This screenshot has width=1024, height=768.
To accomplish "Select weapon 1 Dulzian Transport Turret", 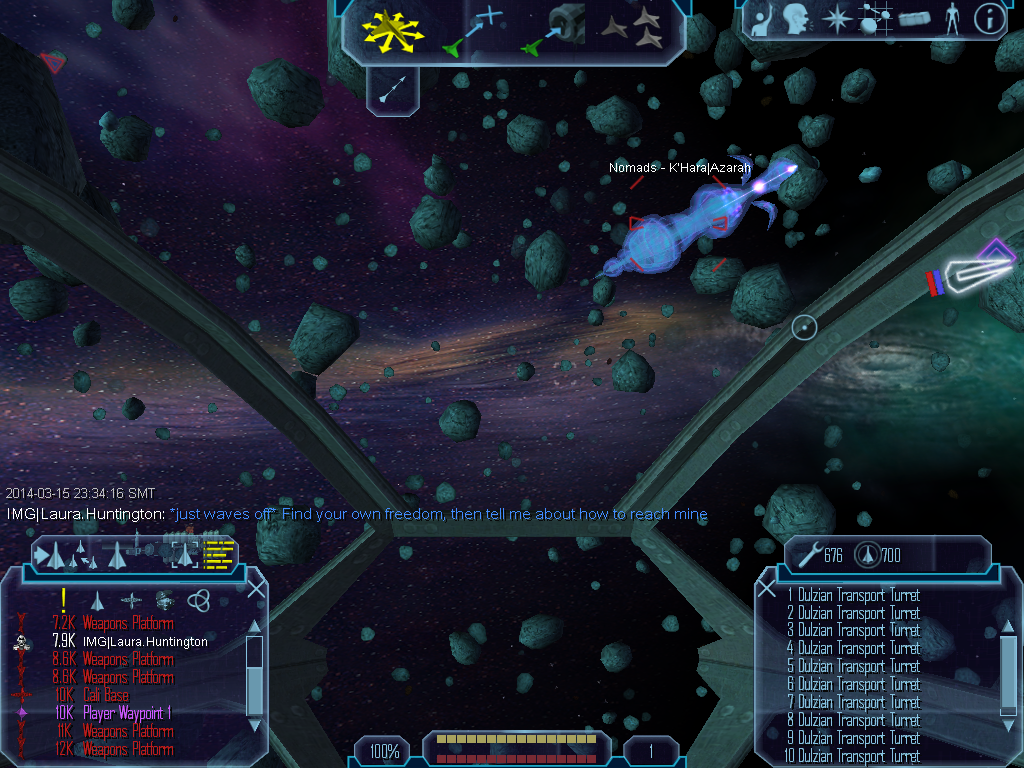I will coord(853,596).
